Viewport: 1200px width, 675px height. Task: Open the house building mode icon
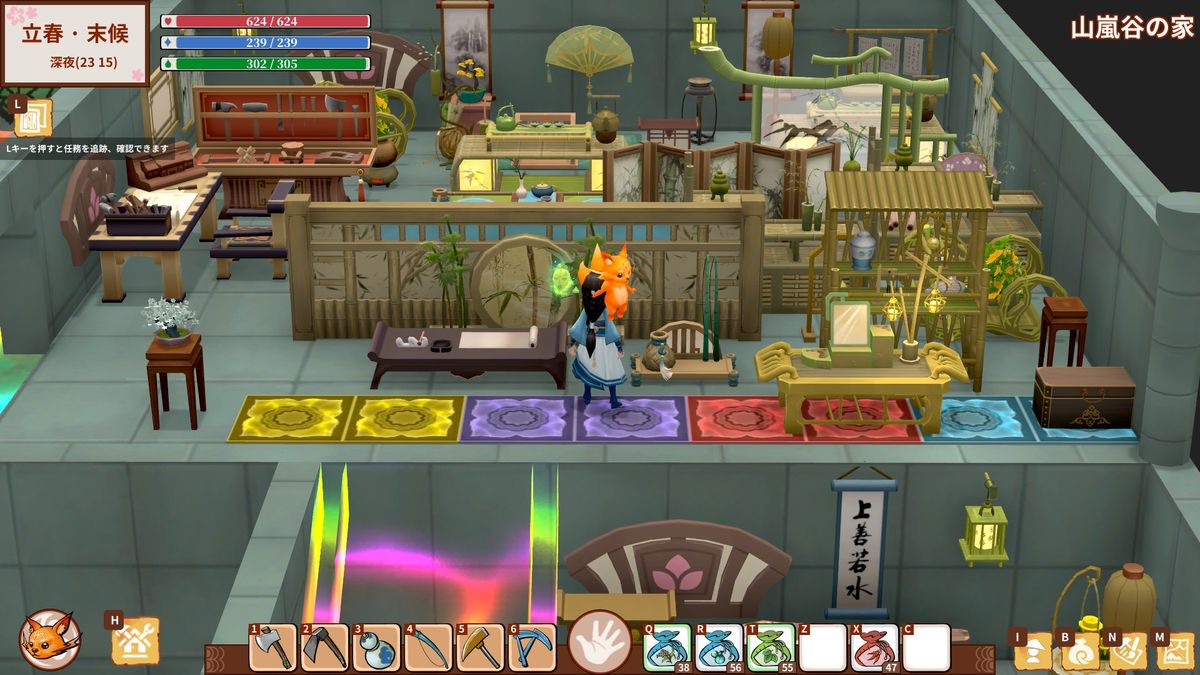(x=135, y=642)
